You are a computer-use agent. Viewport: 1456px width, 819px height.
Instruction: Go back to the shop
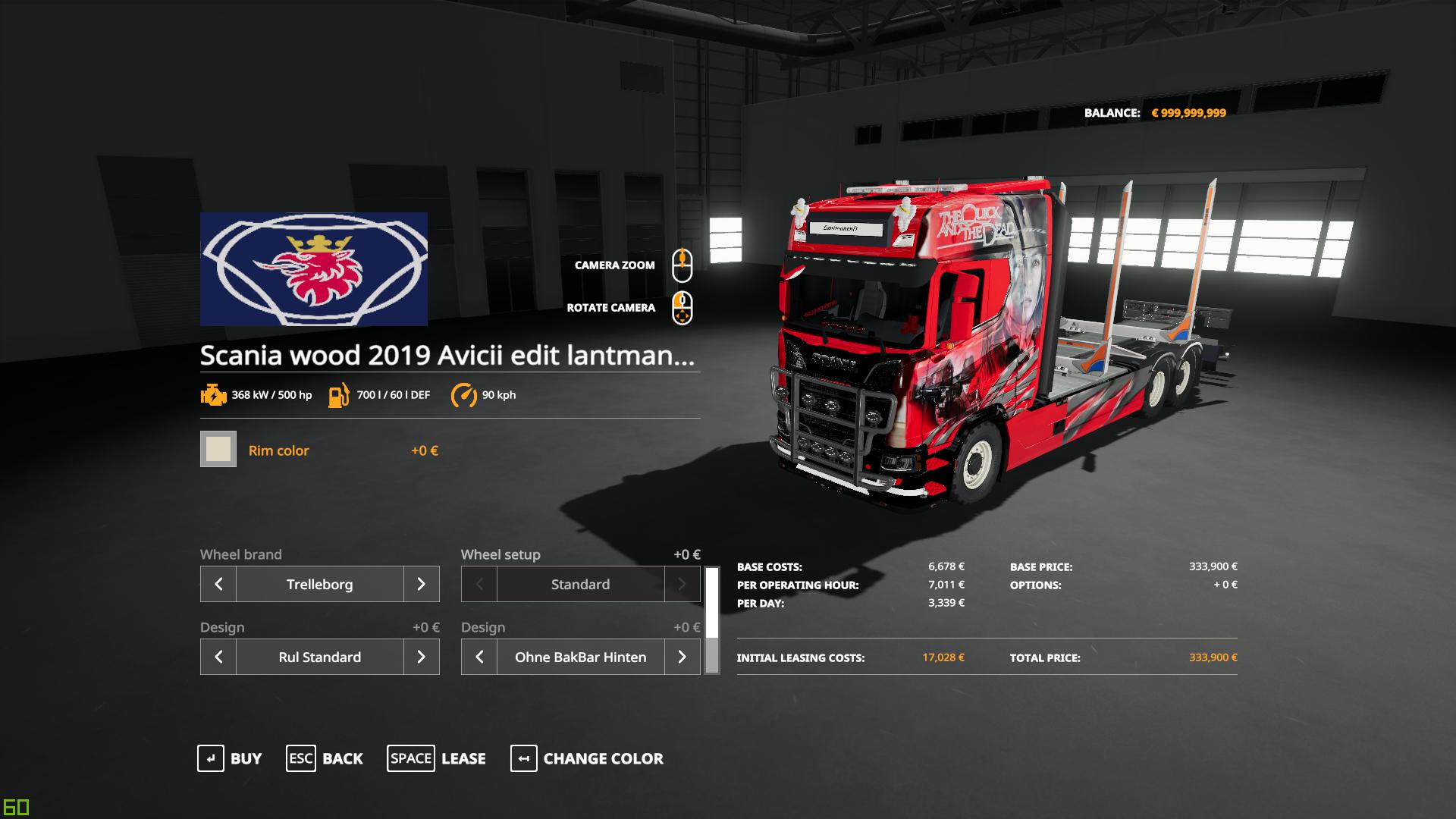[325, 758]
